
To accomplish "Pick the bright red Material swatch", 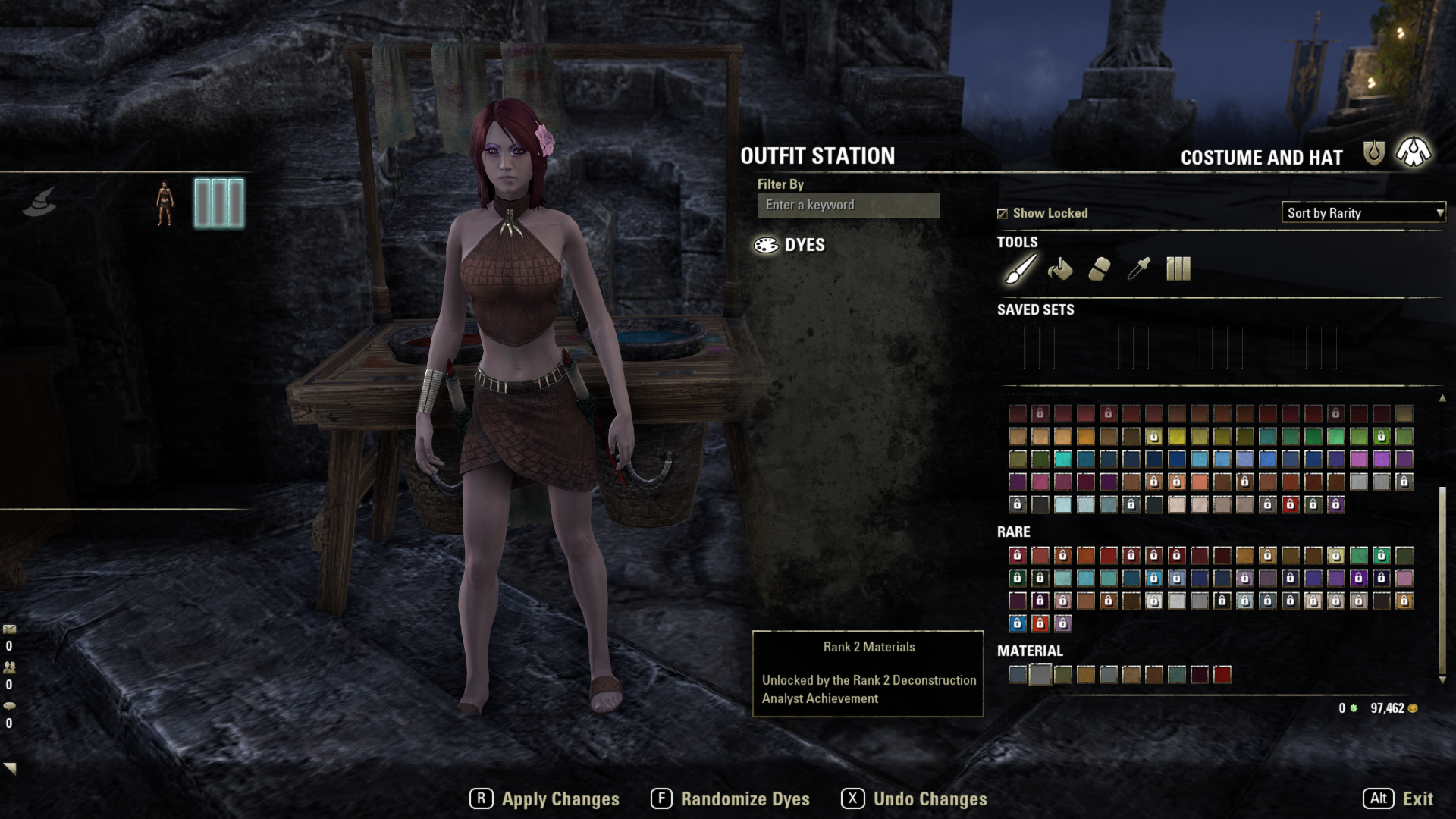I will point(1222,675).
